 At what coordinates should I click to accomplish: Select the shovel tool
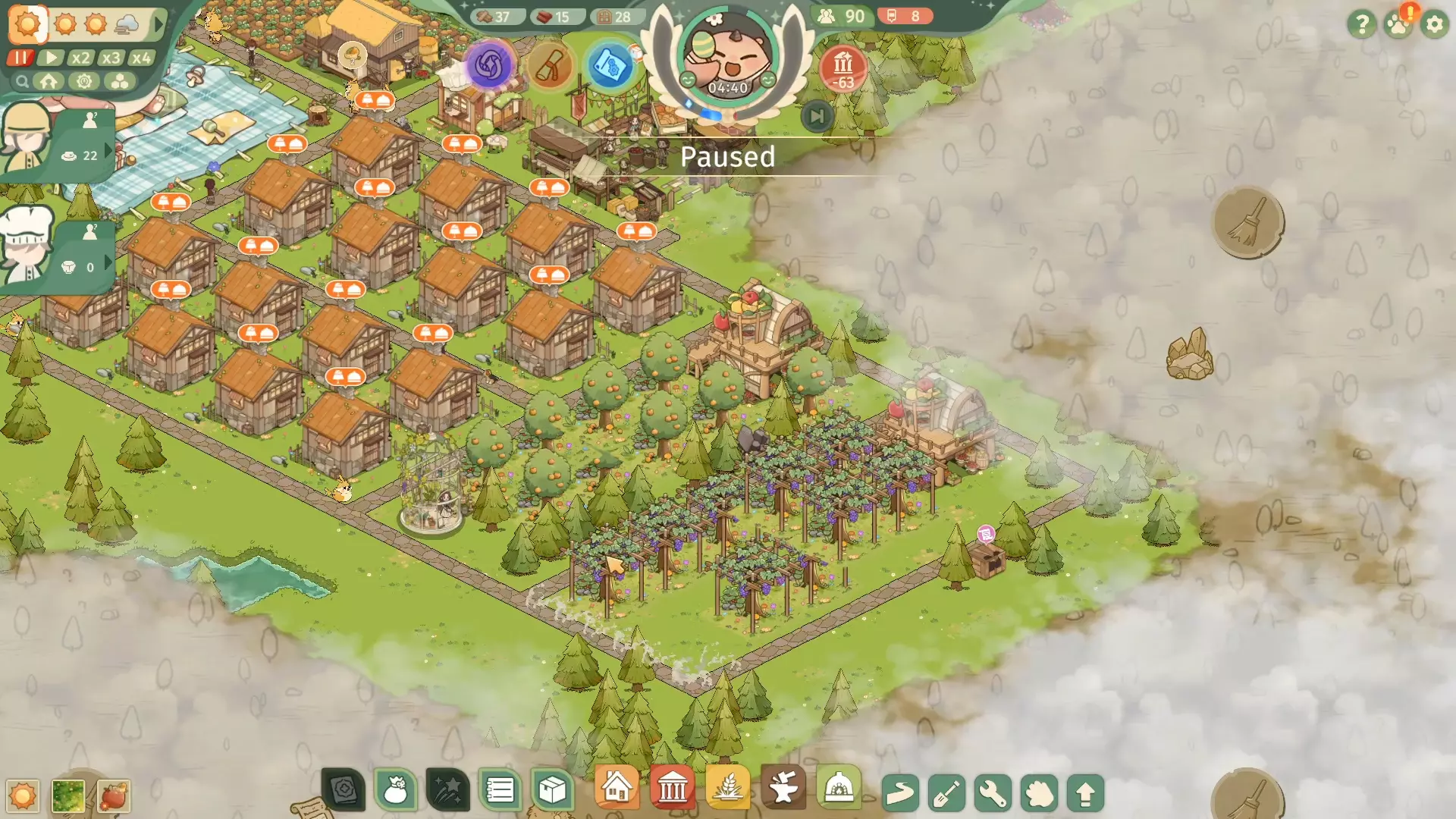(946, 793)
